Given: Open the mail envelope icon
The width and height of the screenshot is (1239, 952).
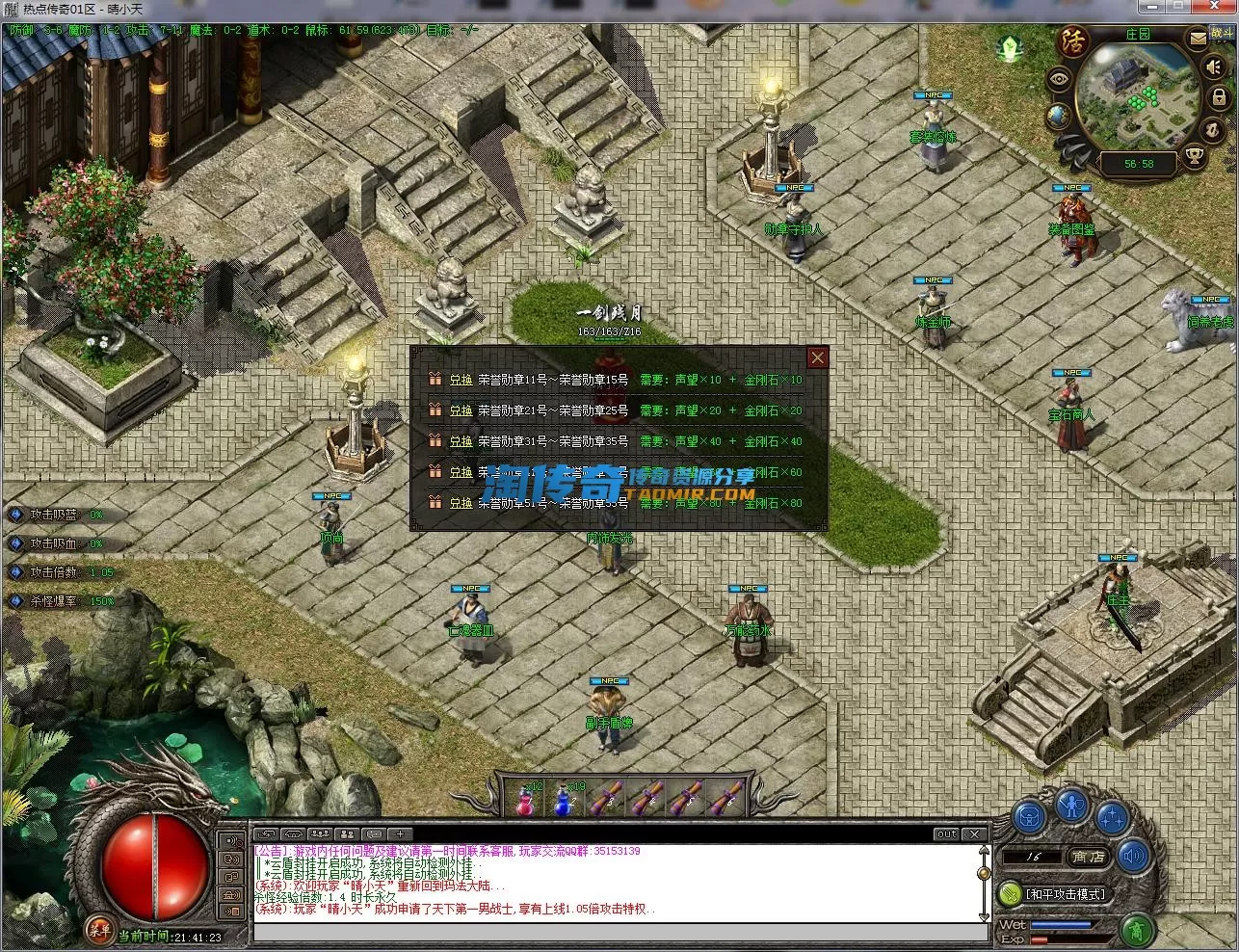Looking at the screenshot, I should (1197, 40).
